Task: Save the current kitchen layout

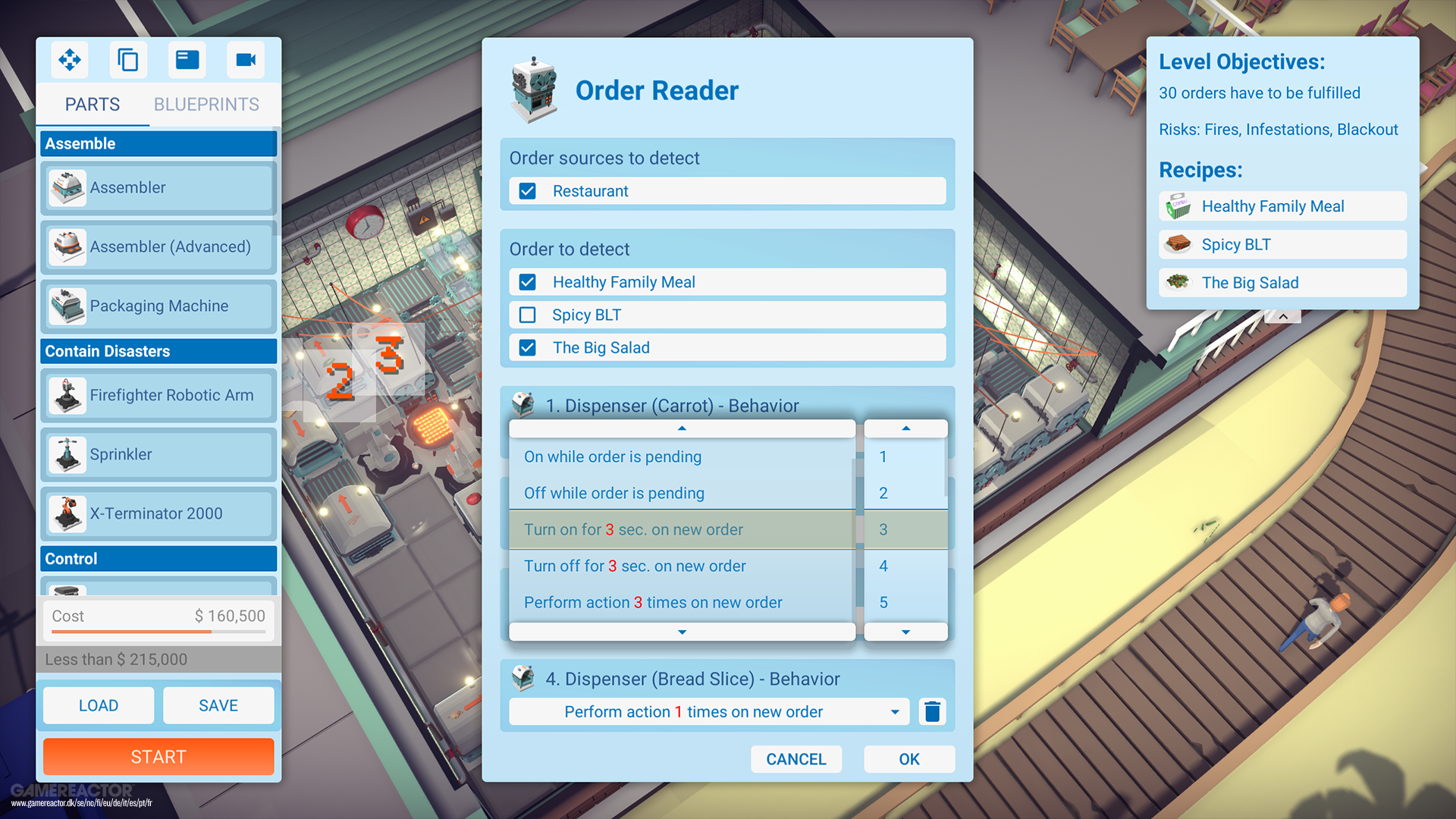Action: [218, 705]
